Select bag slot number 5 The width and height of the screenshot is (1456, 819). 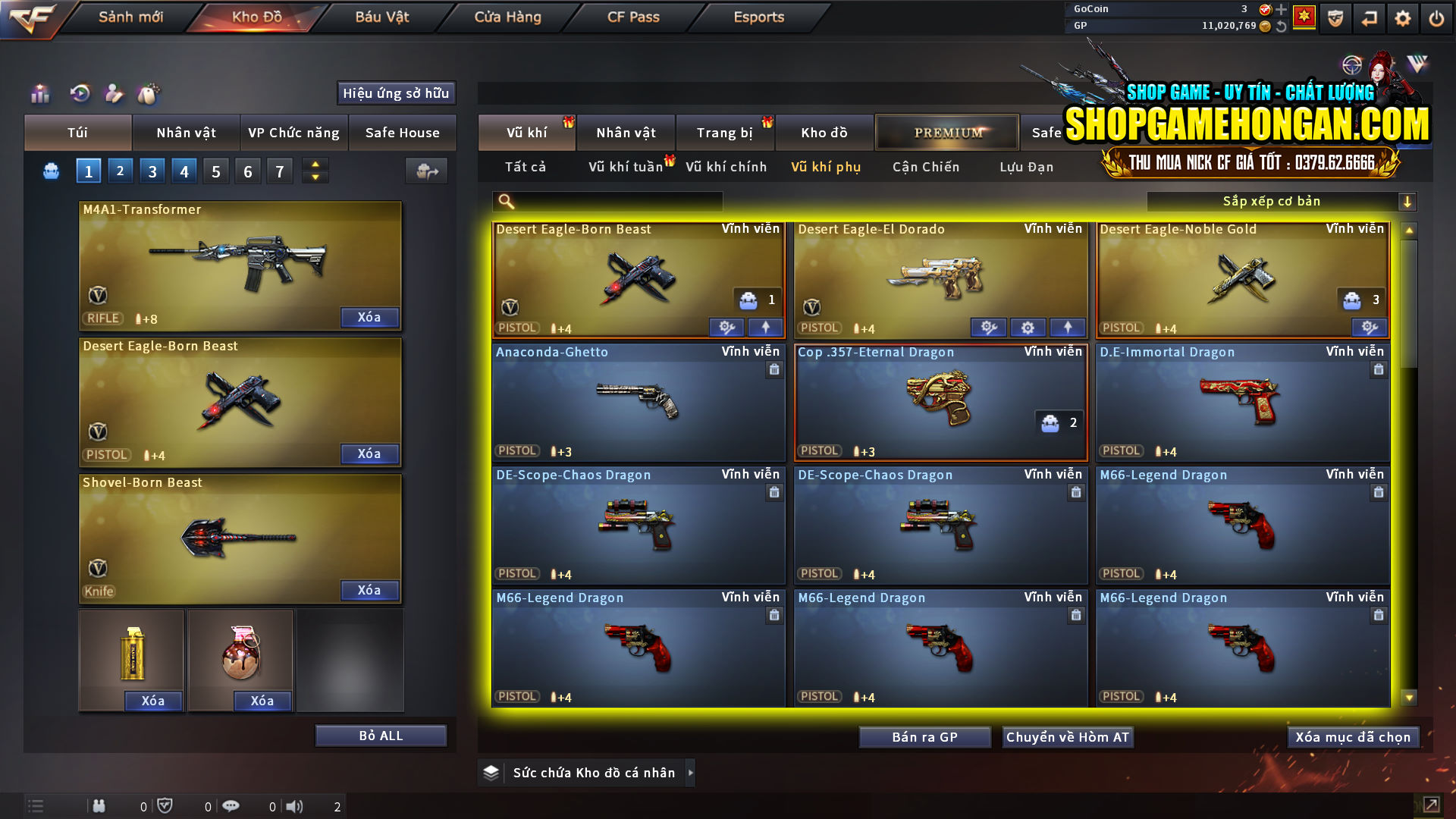(x=215, y=171)
